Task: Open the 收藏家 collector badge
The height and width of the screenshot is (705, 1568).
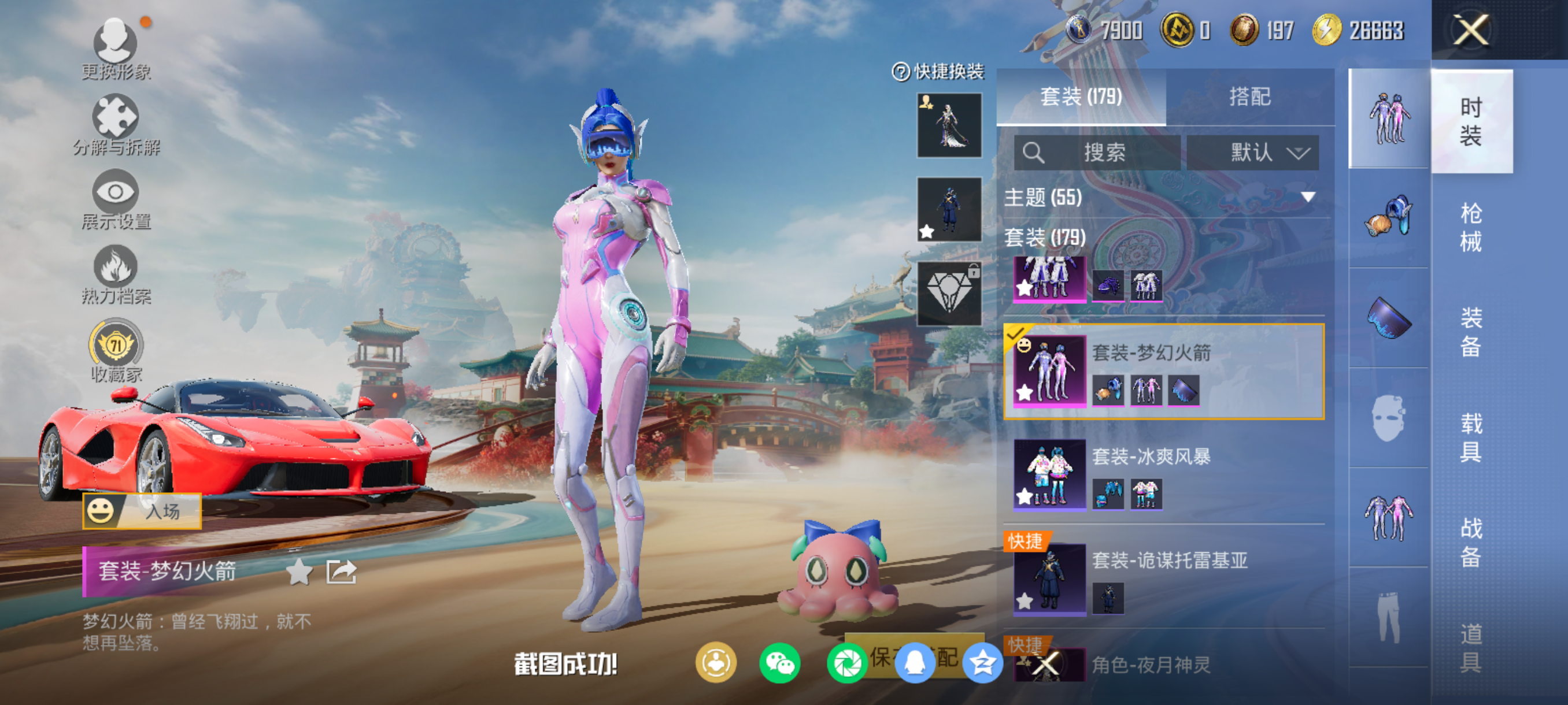Action: tap(116, 351)
